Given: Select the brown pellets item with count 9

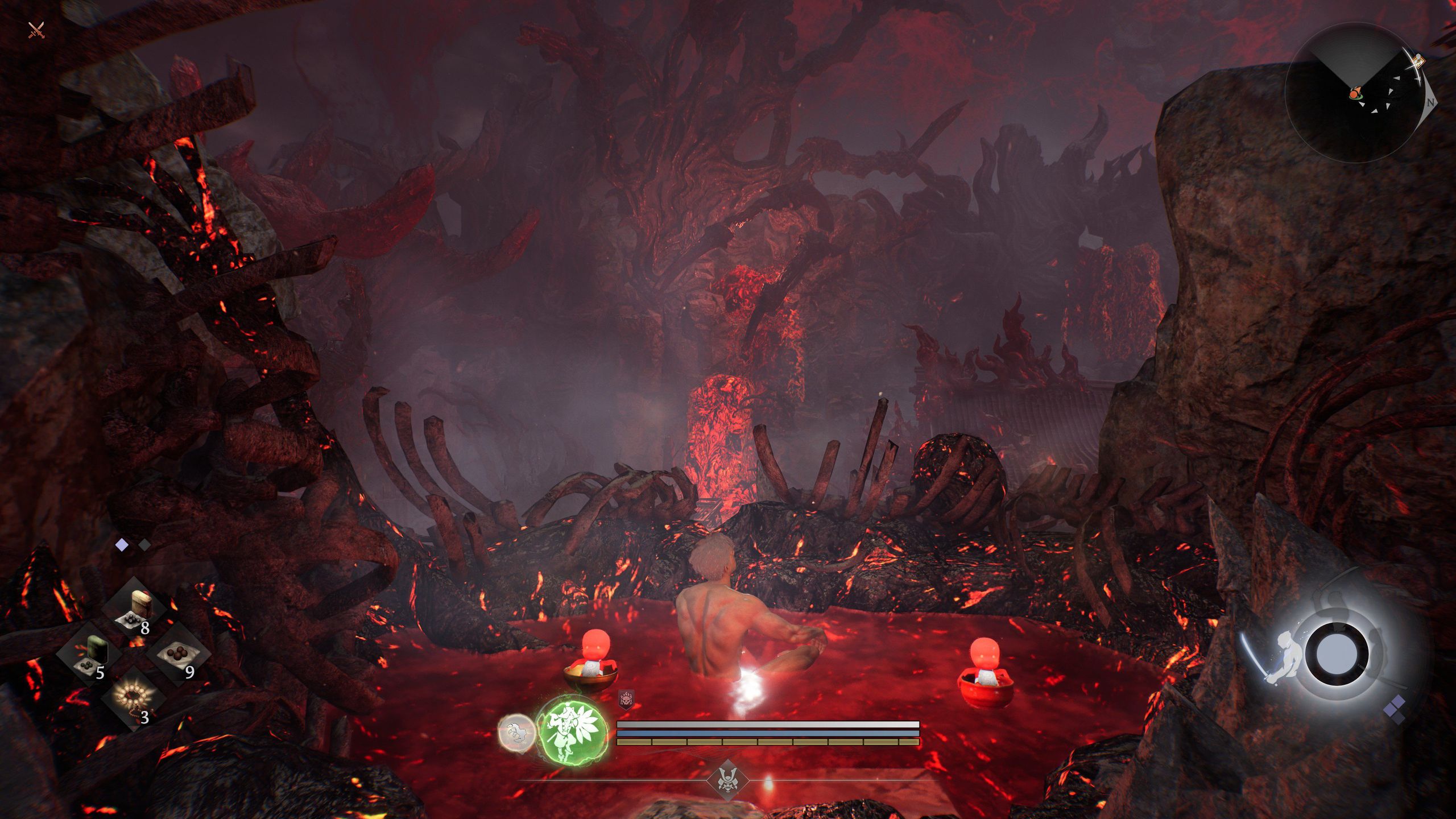Looking at the screenshot, I should coord(179,653).
